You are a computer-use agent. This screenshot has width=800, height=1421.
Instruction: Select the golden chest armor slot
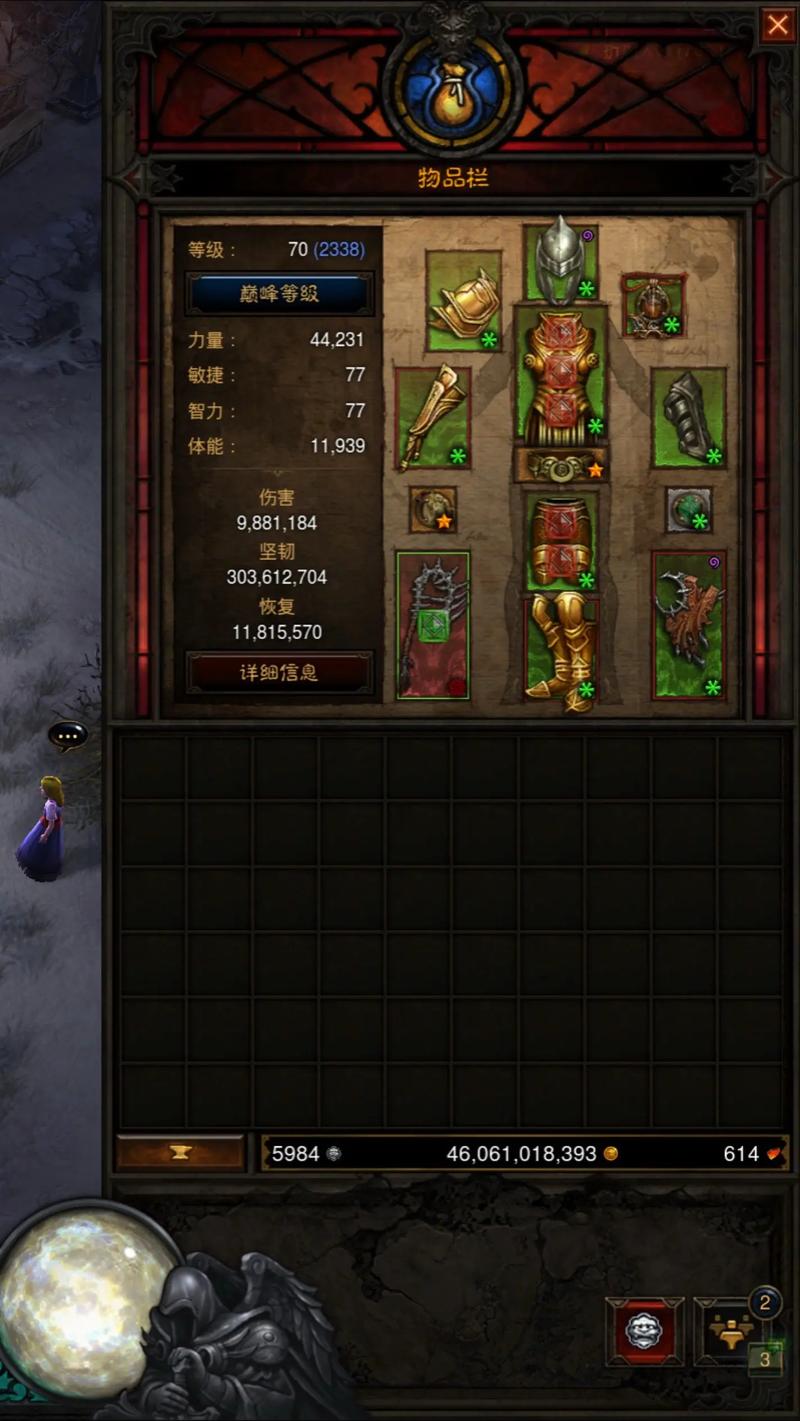pos(560,375)
